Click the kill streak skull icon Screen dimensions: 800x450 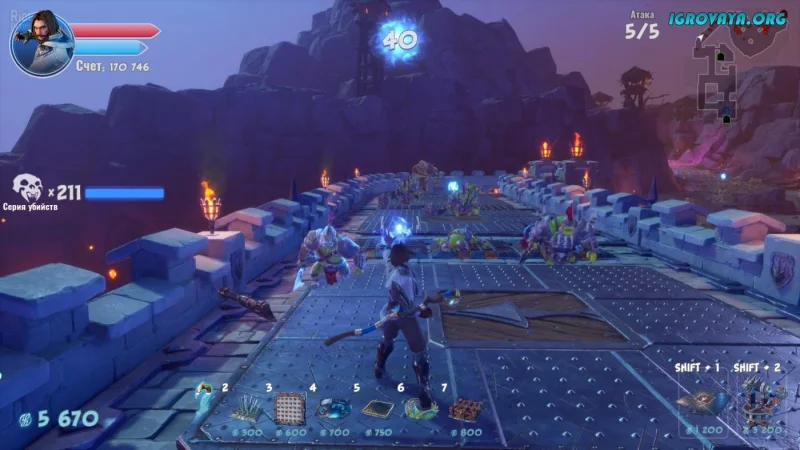coord(27,187)
